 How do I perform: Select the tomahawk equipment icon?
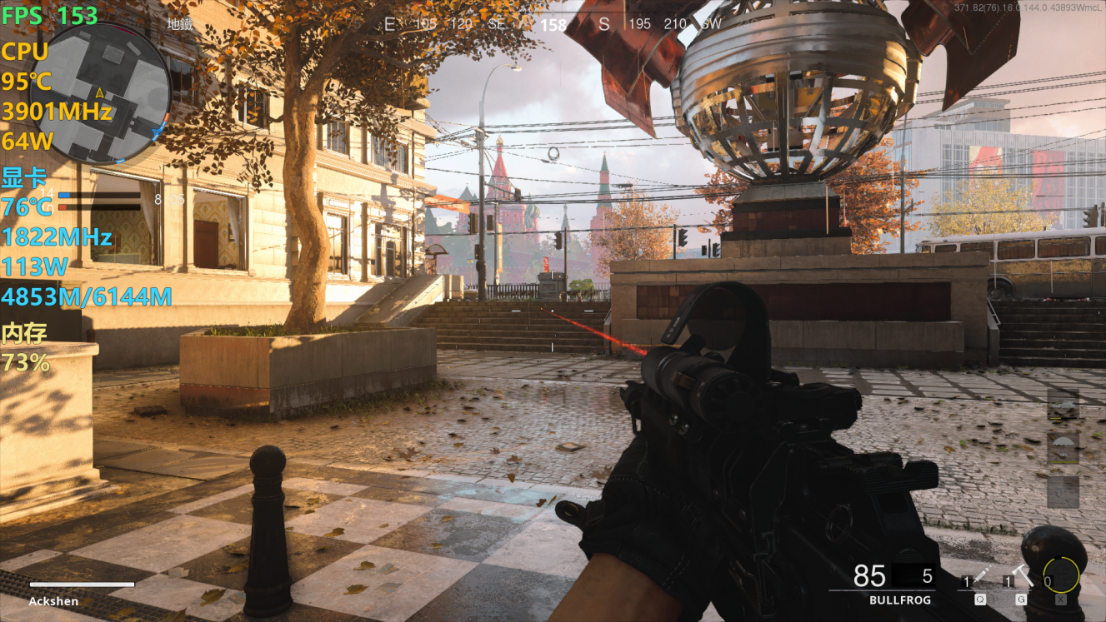[x=1023, y=576]
